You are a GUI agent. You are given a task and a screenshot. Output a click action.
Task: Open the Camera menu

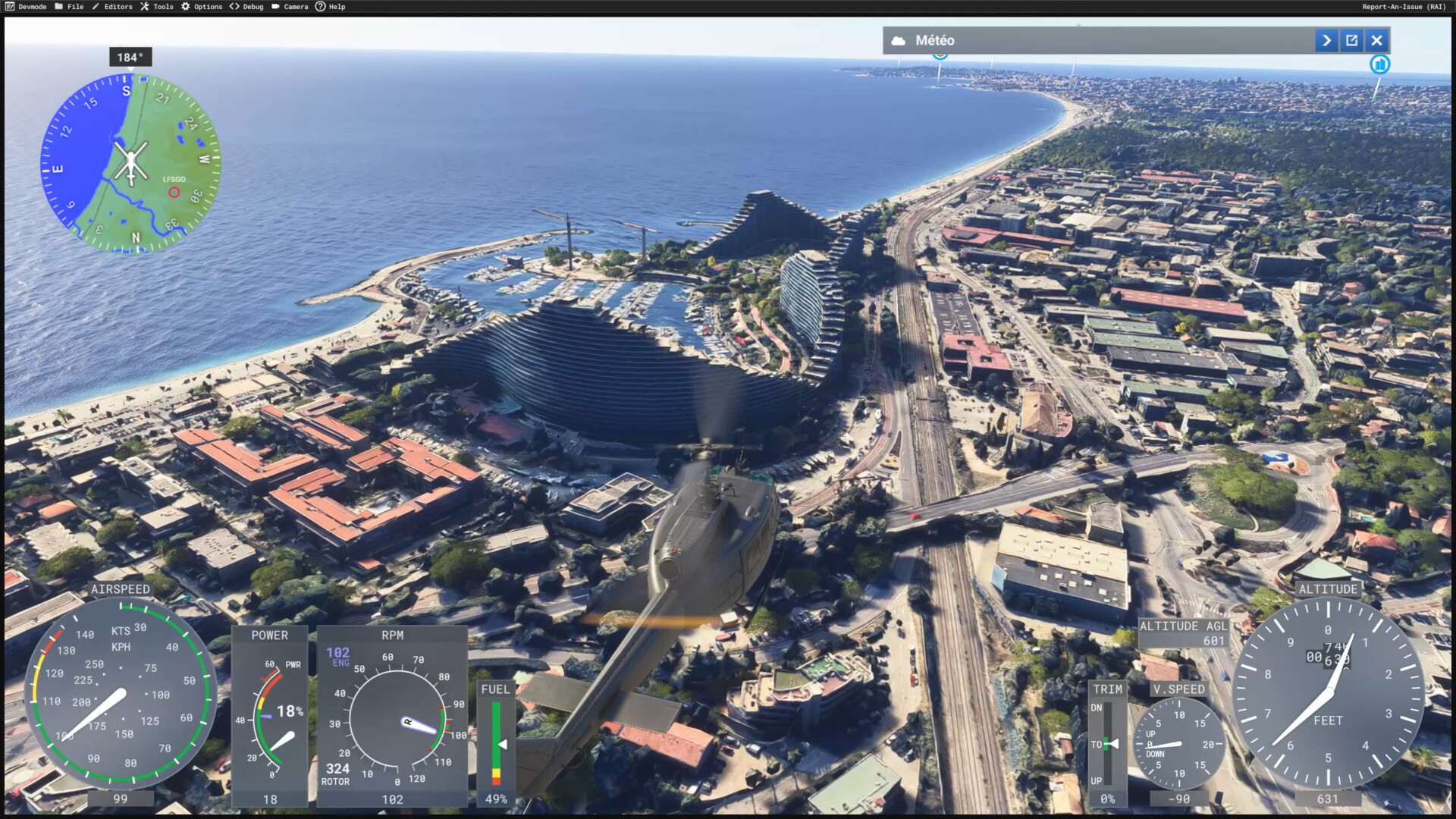tap(290, 7)
